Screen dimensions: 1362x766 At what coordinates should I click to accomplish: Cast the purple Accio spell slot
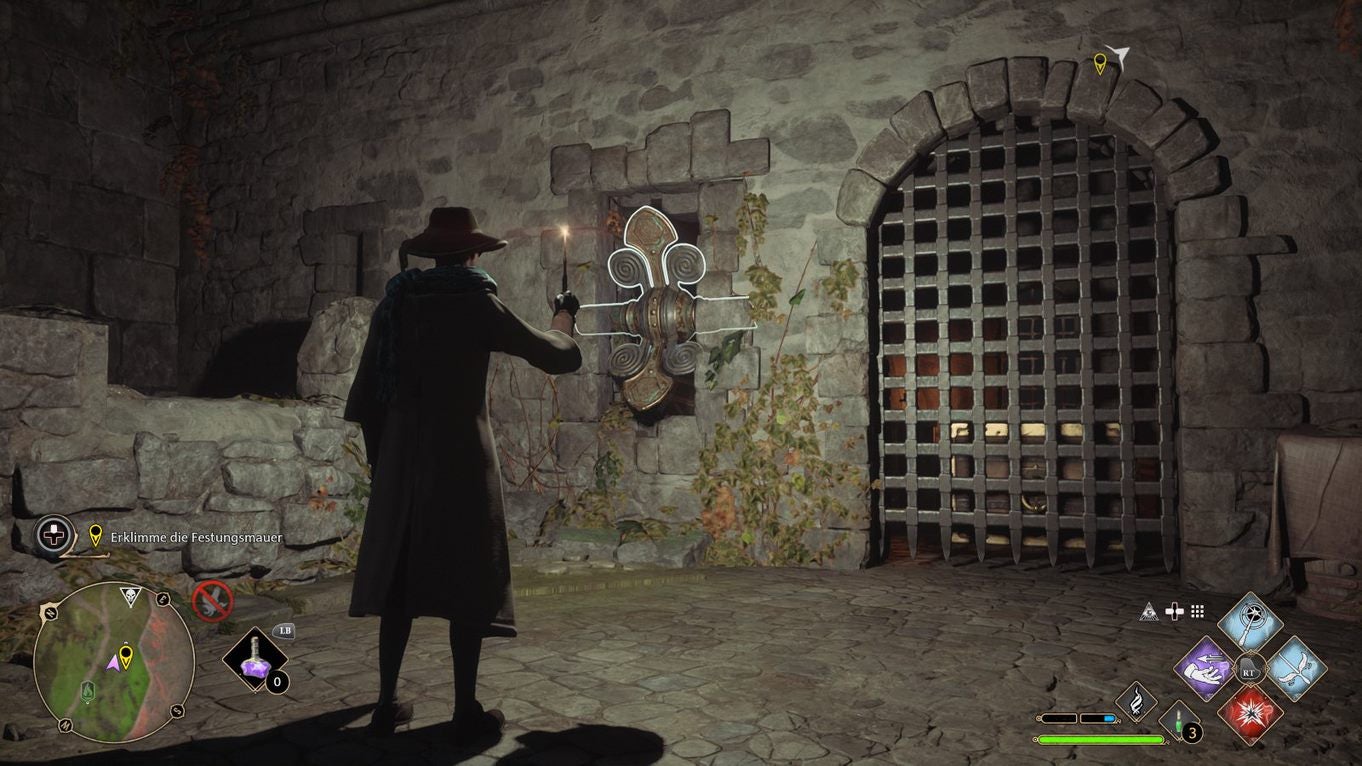coord(1205,671)
